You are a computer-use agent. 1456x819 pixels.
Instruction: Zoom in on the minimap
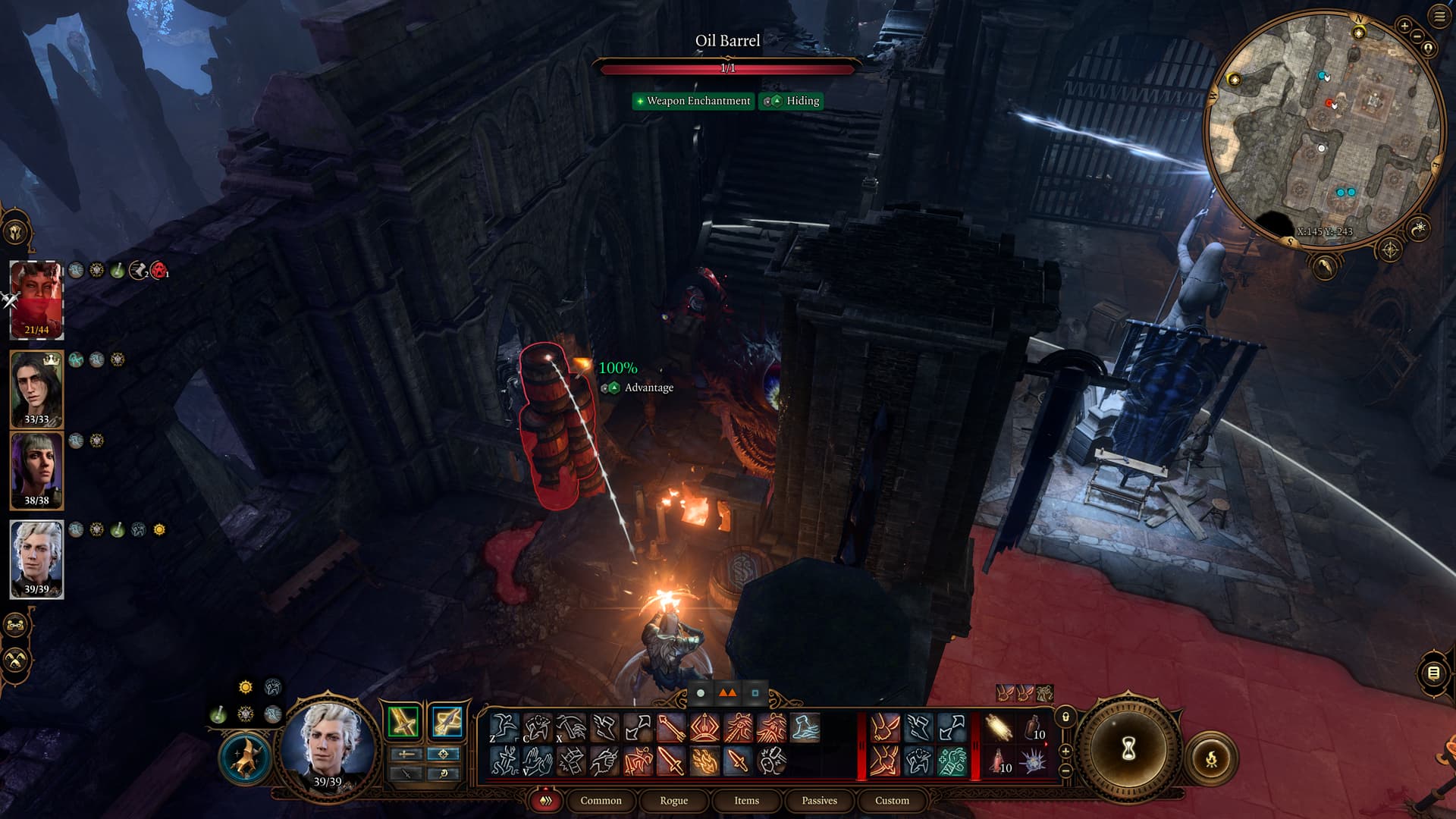pos(1404,27)
